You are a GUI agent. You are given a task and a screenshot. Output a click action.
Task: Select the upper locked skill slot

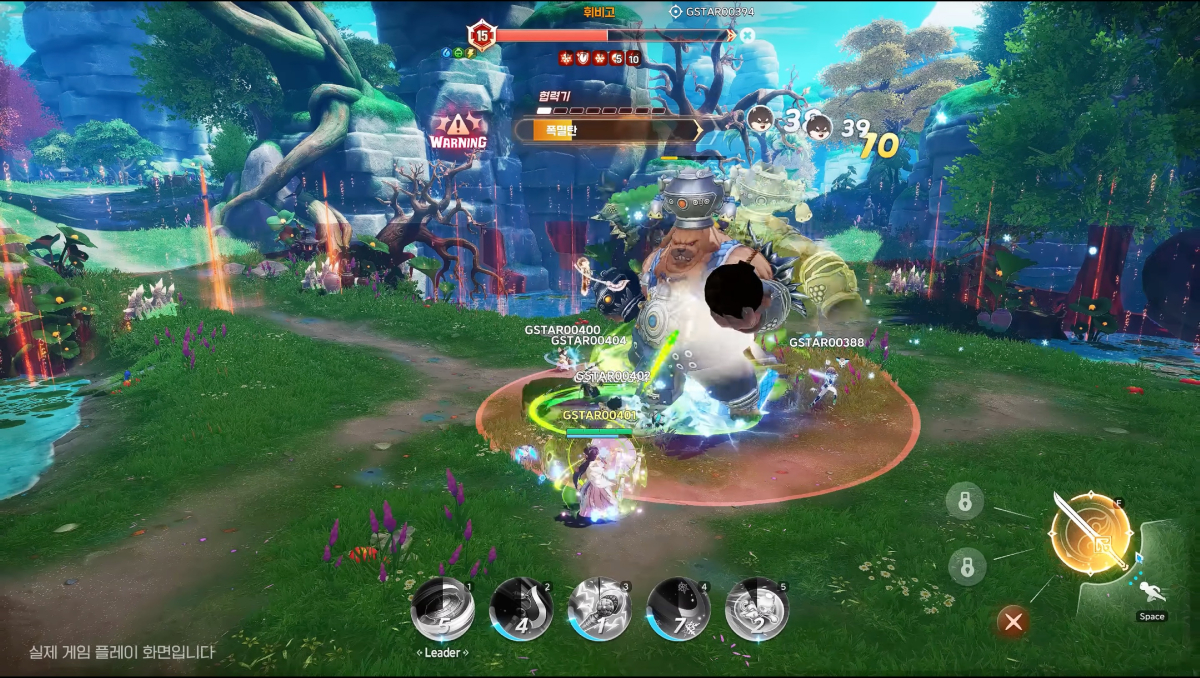[965, 501]
